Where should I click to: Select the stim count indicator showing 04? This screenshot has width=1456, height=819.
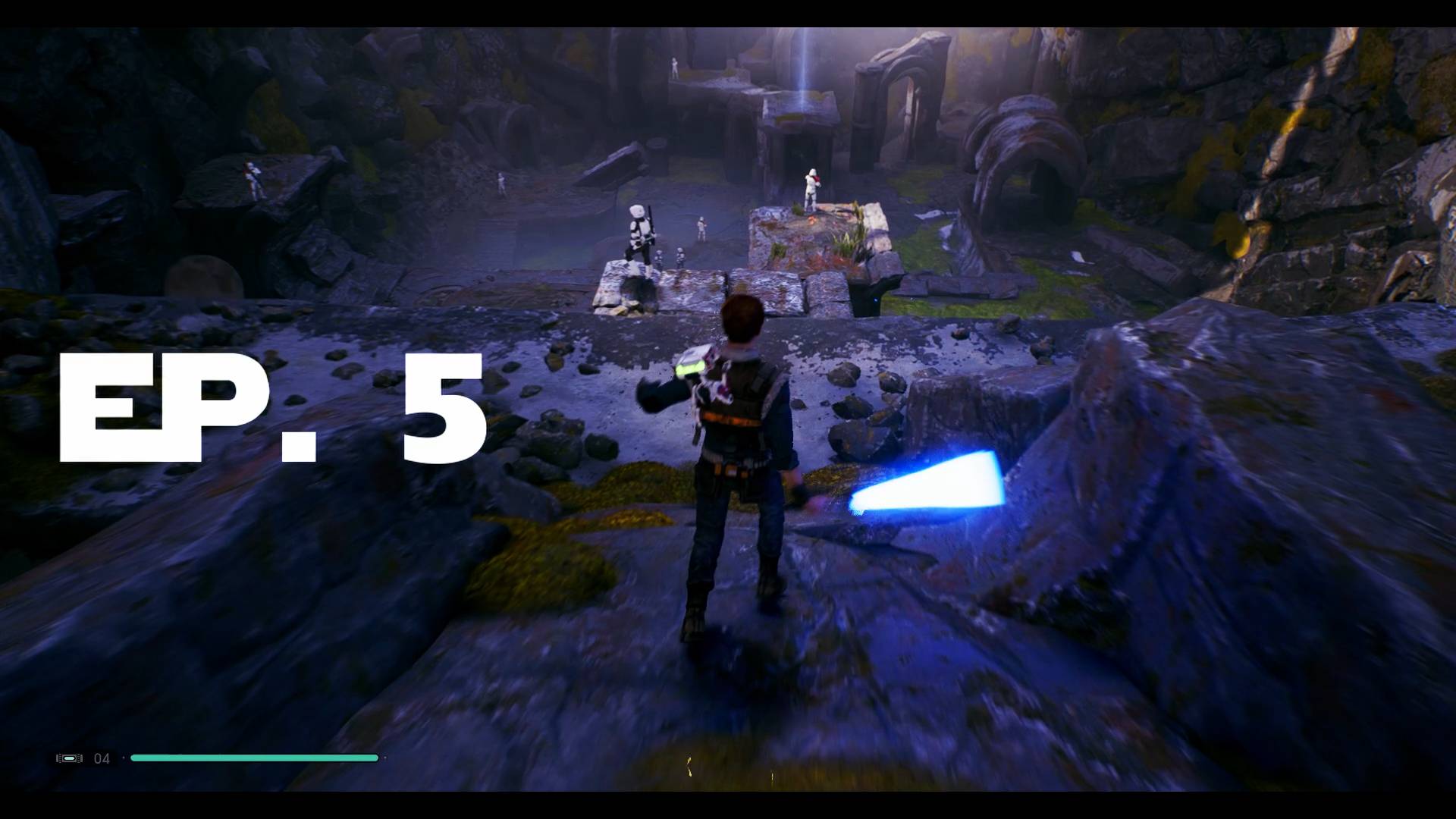pyautogui.click(x=103, y=758)
